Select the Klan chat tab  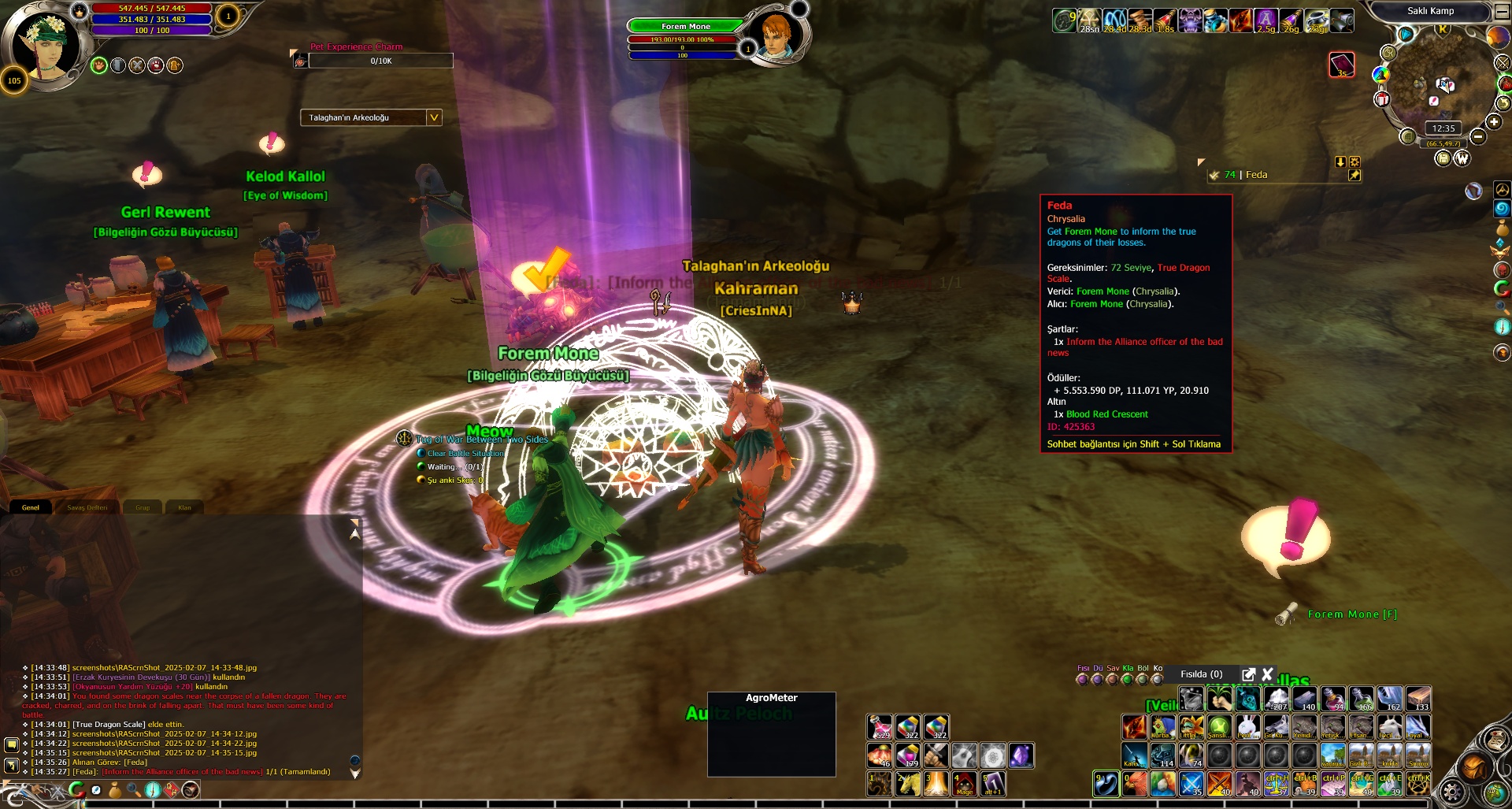(185, 507)
